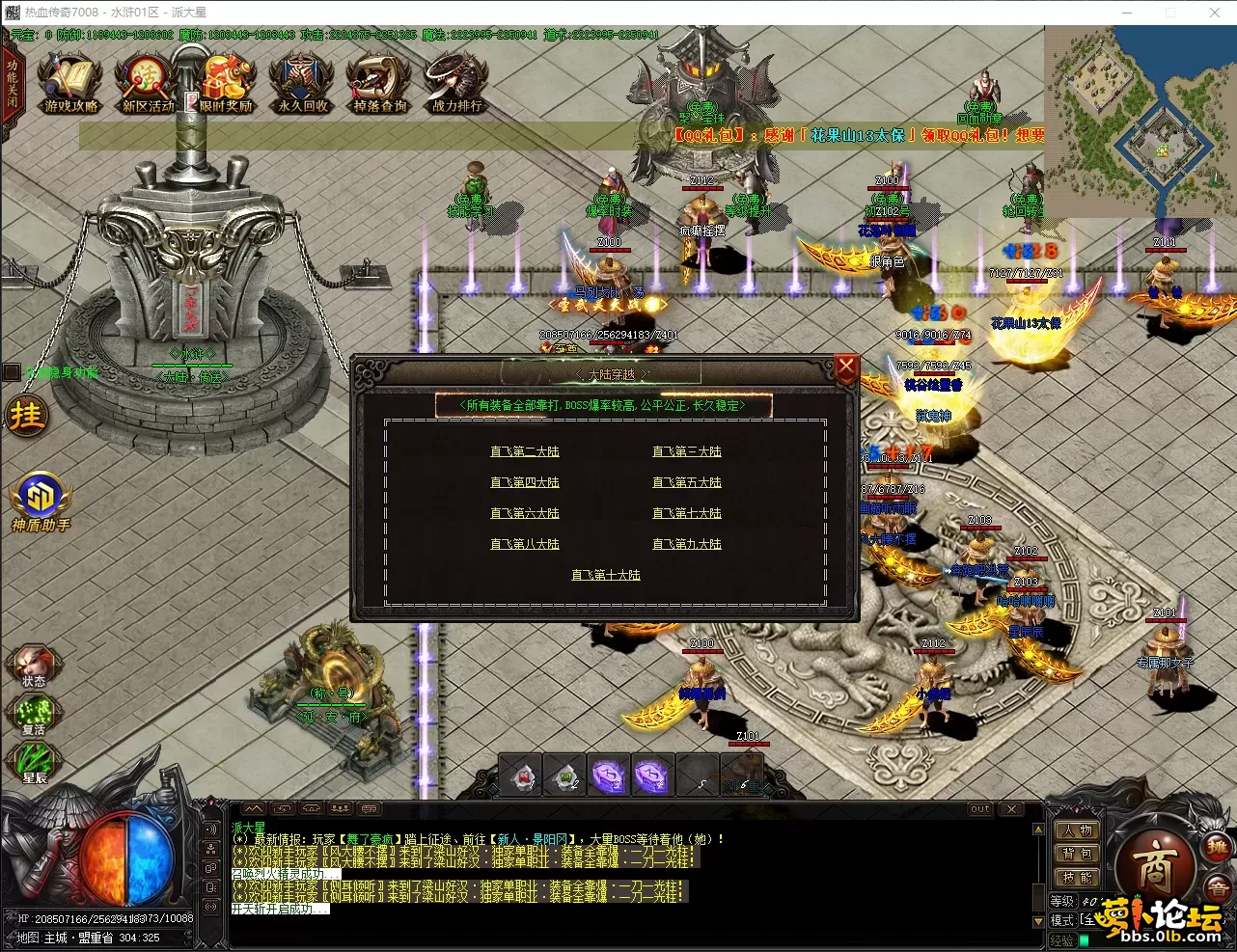Teleport via the 直飞第五大陆 link
This screenshot has height=952, width=1237.
tap(687, 482)
